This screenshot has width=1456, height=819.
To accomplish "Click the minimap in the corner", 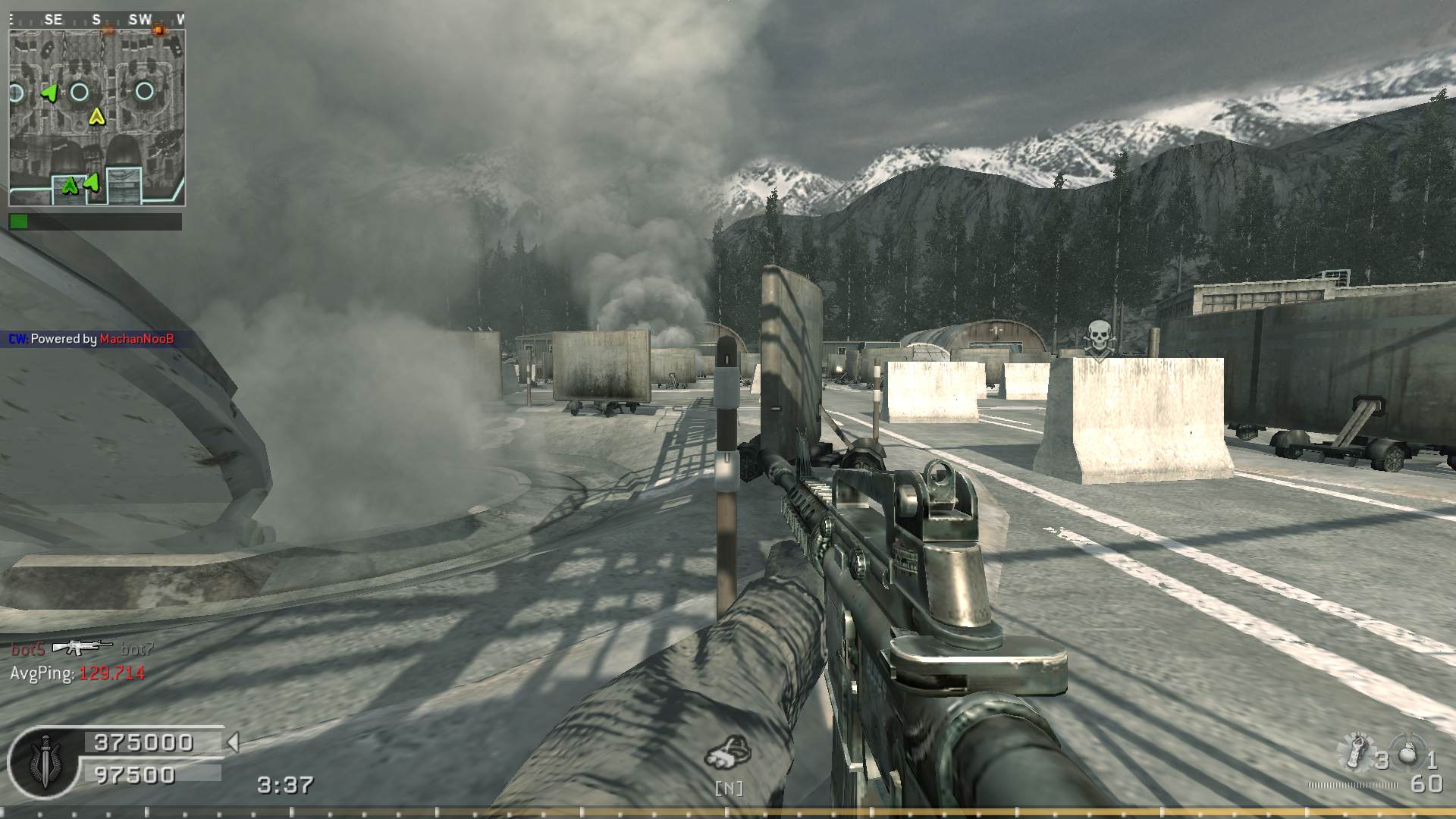I will pos(97,118).
